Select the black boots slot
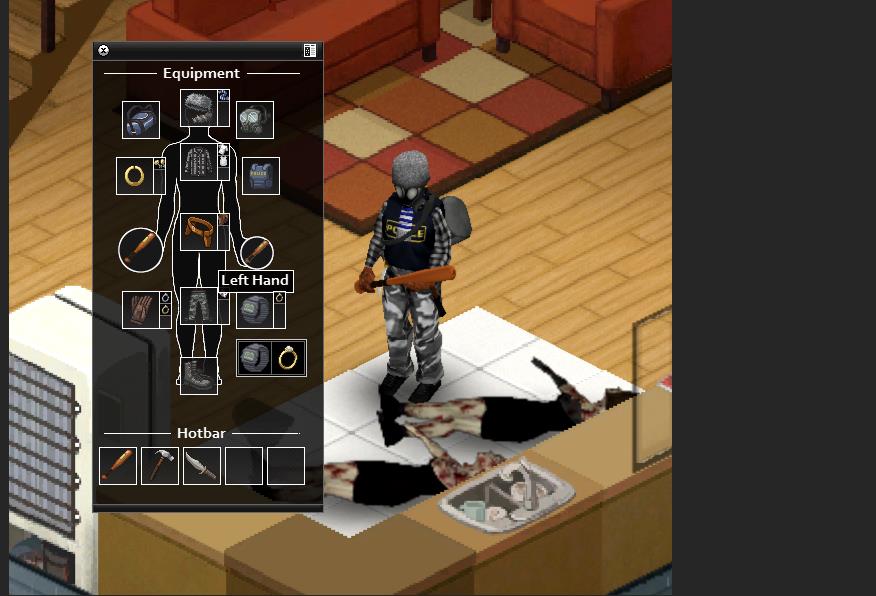The height and width of the screenshot is (596, 876). pos(198,375)
